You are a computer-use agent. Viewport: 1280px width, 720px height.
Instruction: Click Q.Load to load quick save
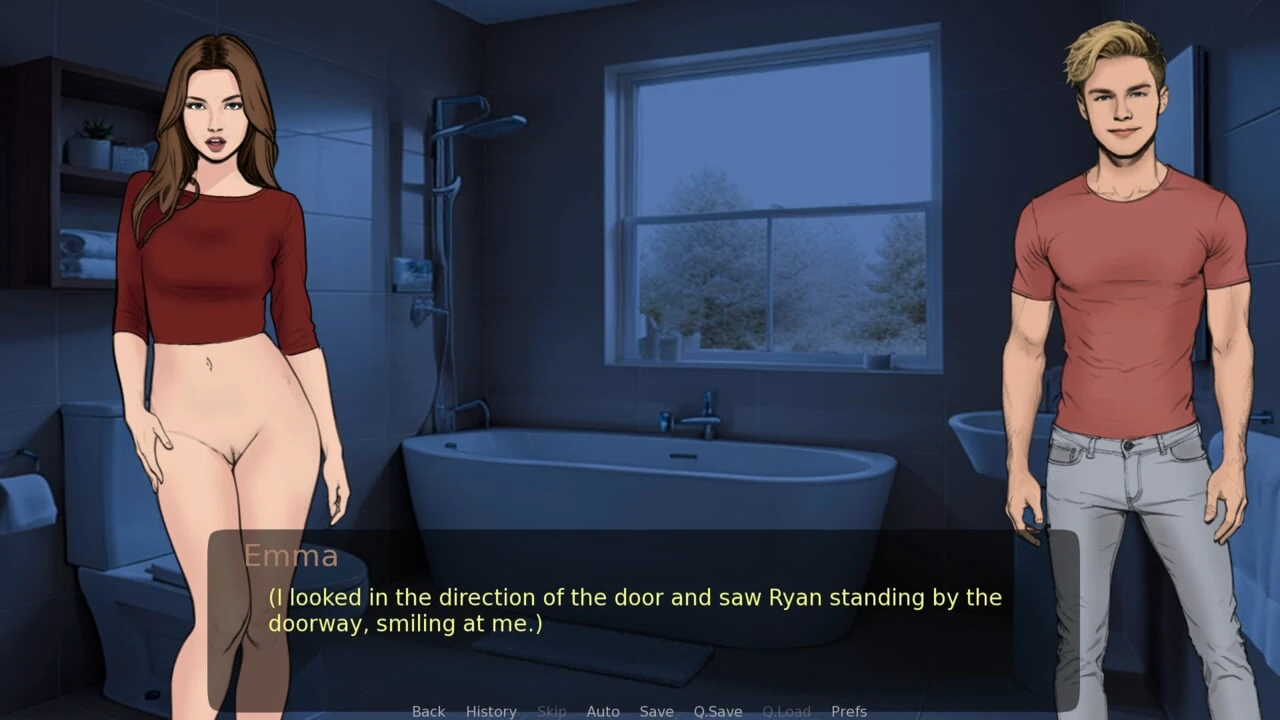click(786, 711)
